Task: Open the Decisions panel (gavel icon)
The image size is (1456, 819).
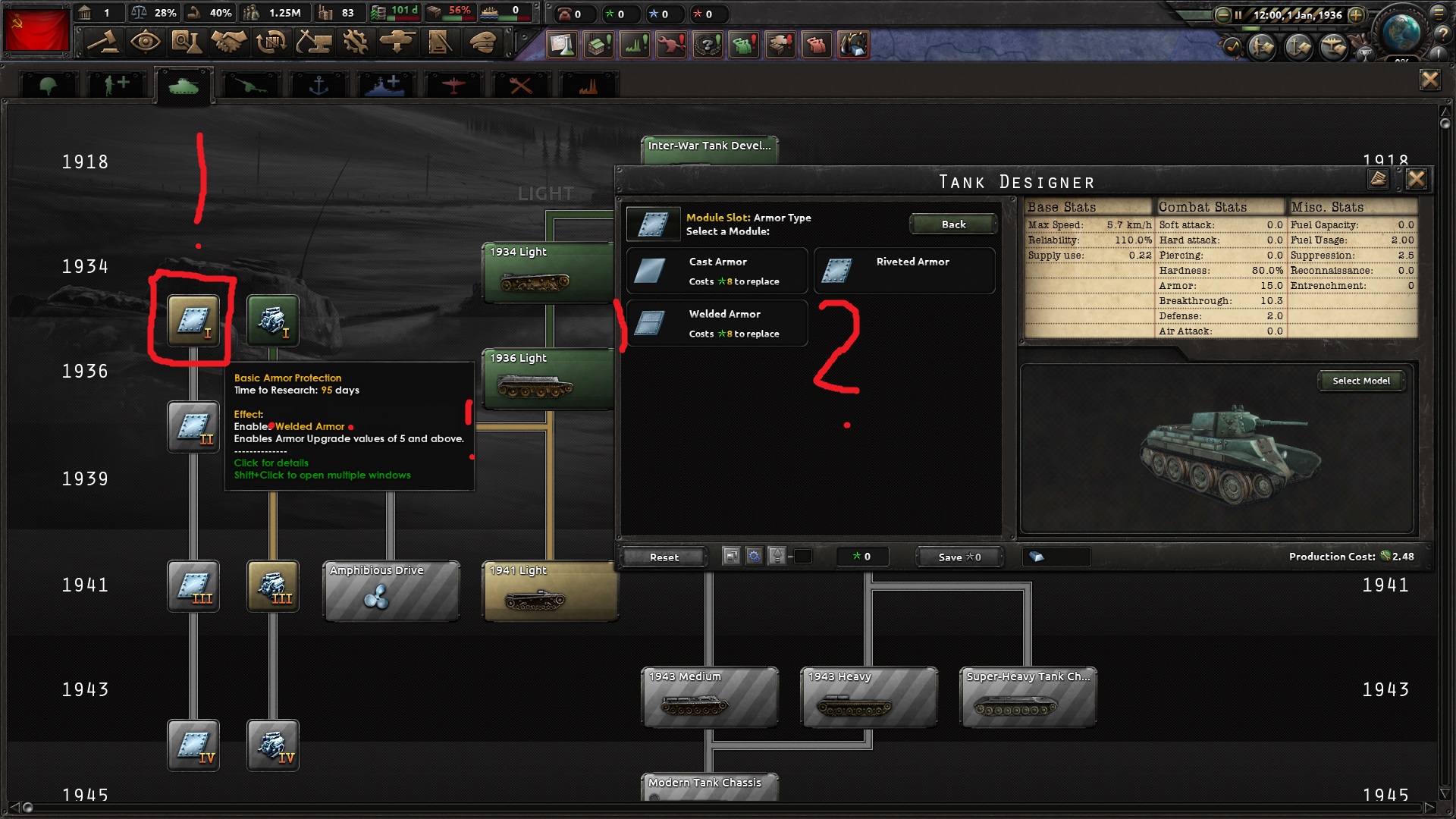Action: tap(104, 43)
